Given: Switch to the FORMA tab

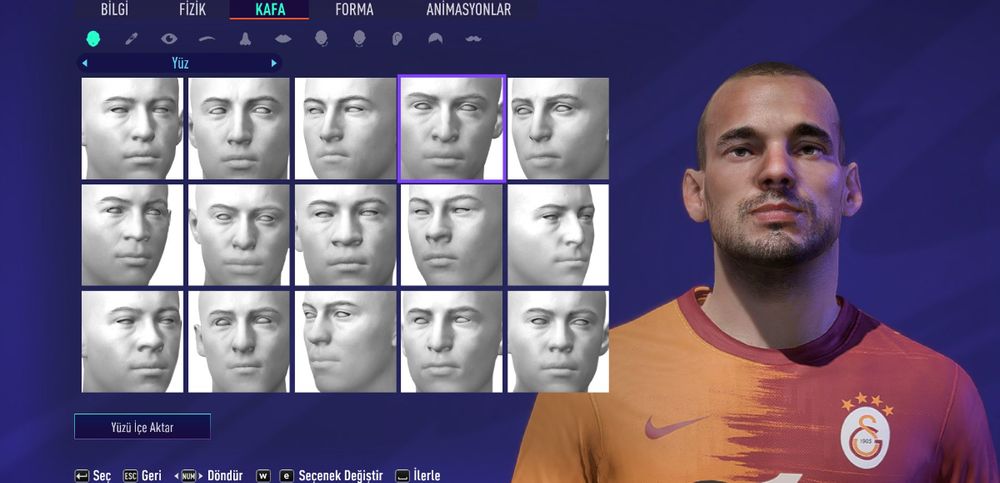Looking at the screenshot, I should [x=355, y=10].
